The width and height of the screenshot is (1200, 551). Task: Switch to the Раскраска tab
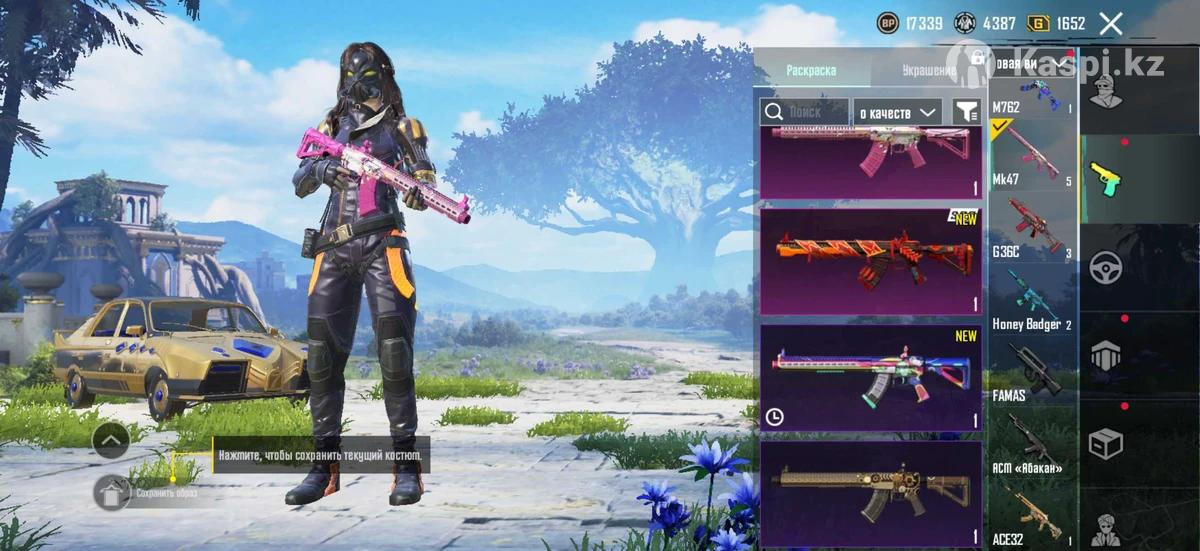pos(811,70)
